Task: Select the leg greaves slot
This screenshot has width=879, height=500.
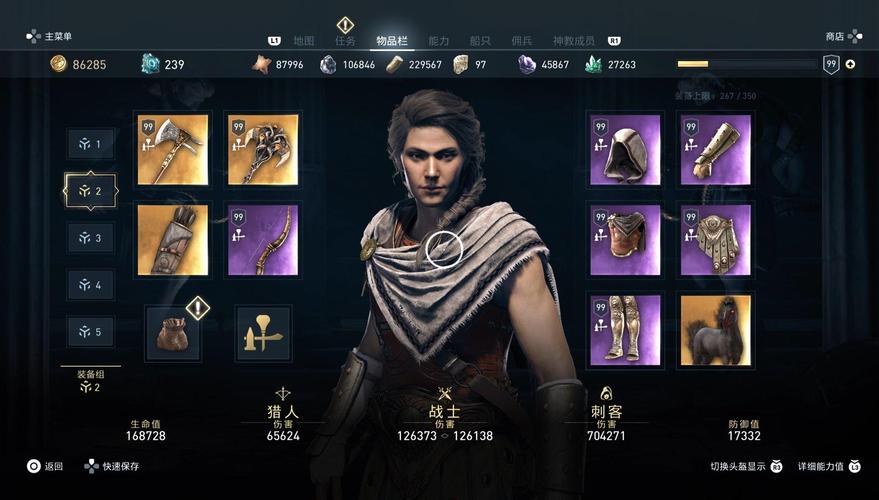Action: click(x=625, y=330)
